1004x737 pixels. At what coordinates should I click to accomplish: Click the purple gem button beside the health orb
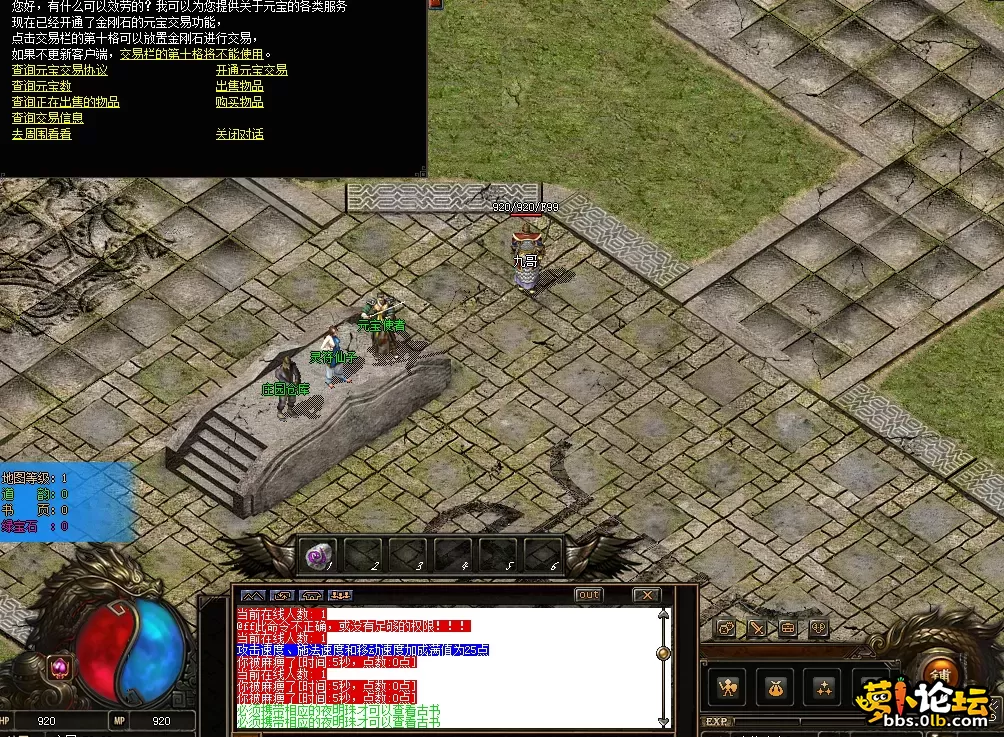coord(59,666)
